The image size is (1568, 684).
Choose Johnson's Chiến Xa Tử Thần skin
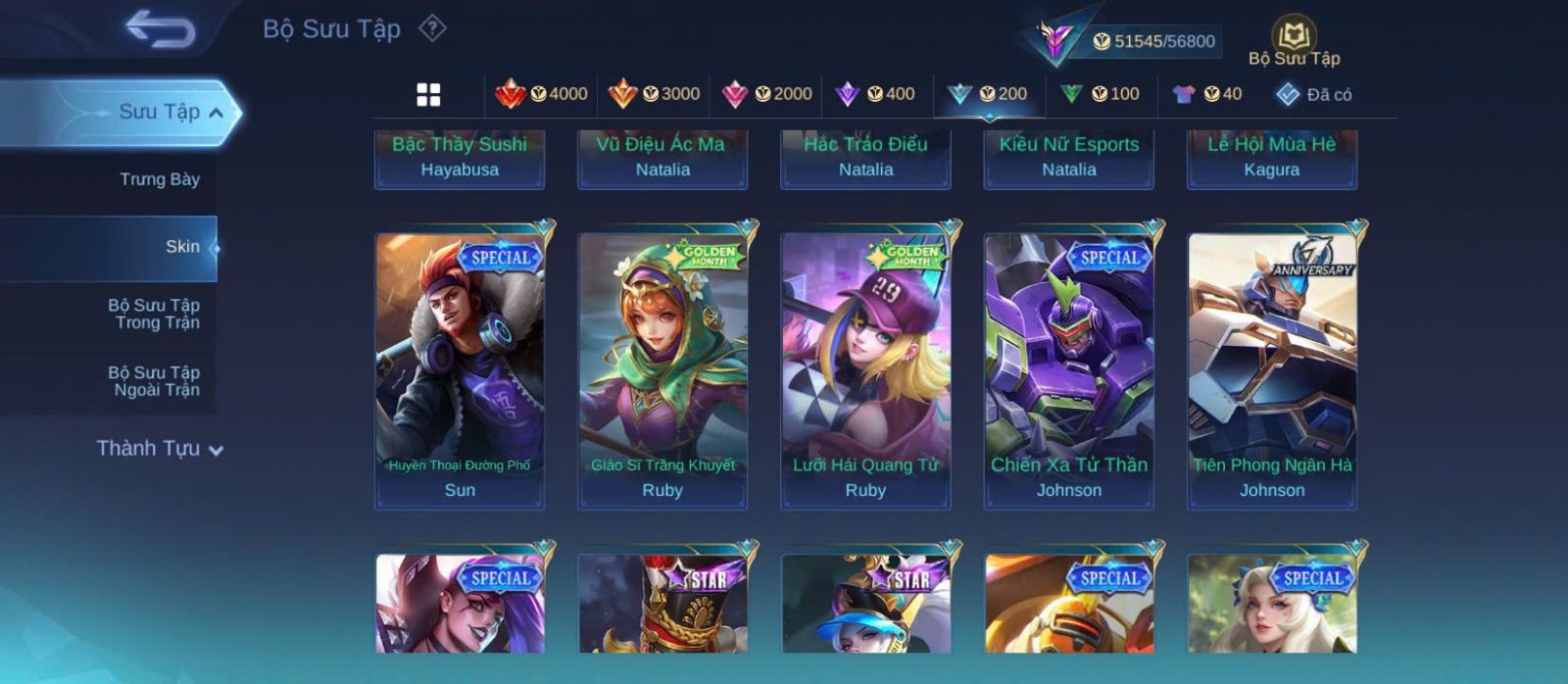click(1069, 370)
